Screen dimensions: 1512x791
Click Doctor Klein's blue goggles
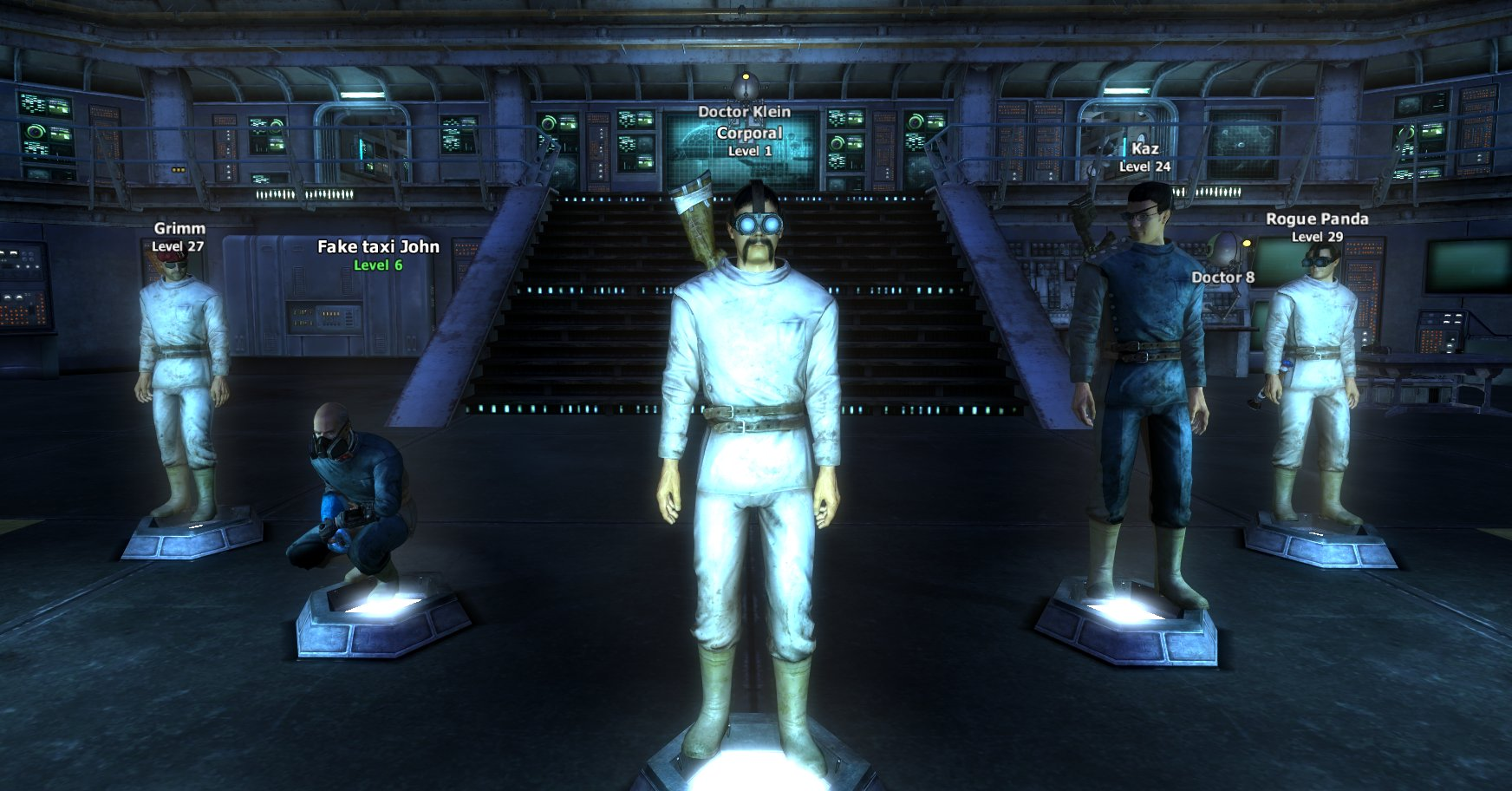(x=761, y=223)
